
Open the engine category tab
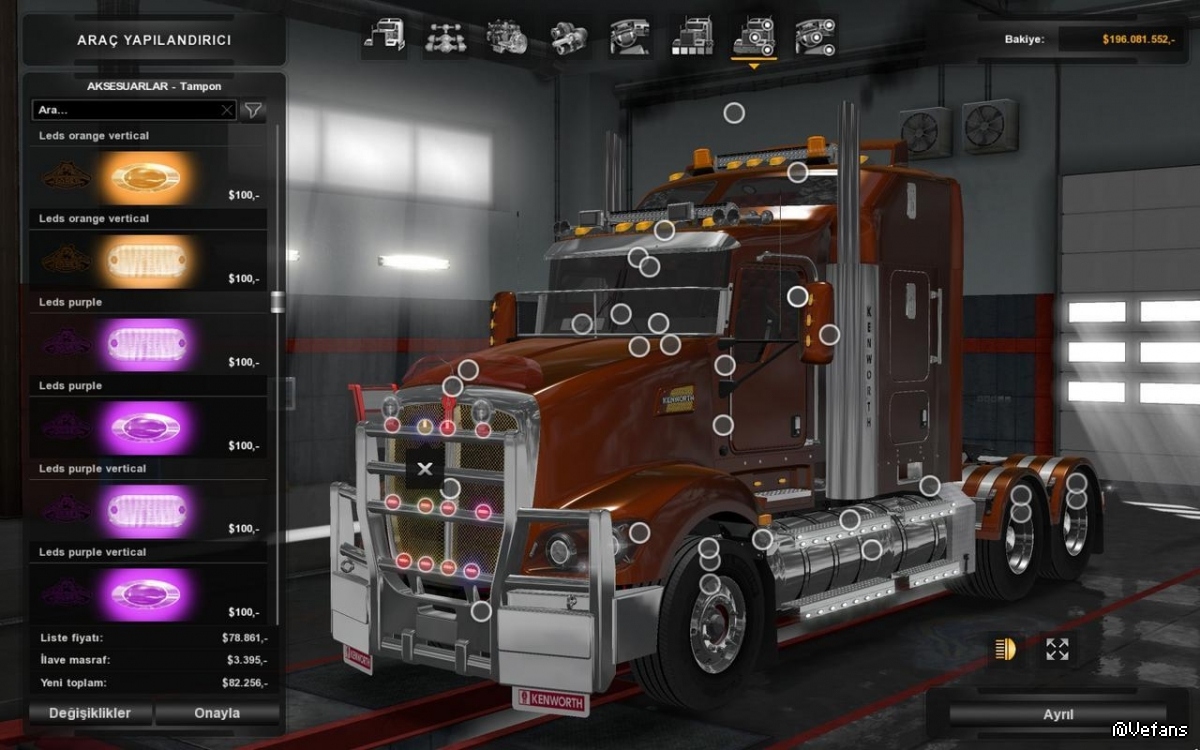(507, 37)
